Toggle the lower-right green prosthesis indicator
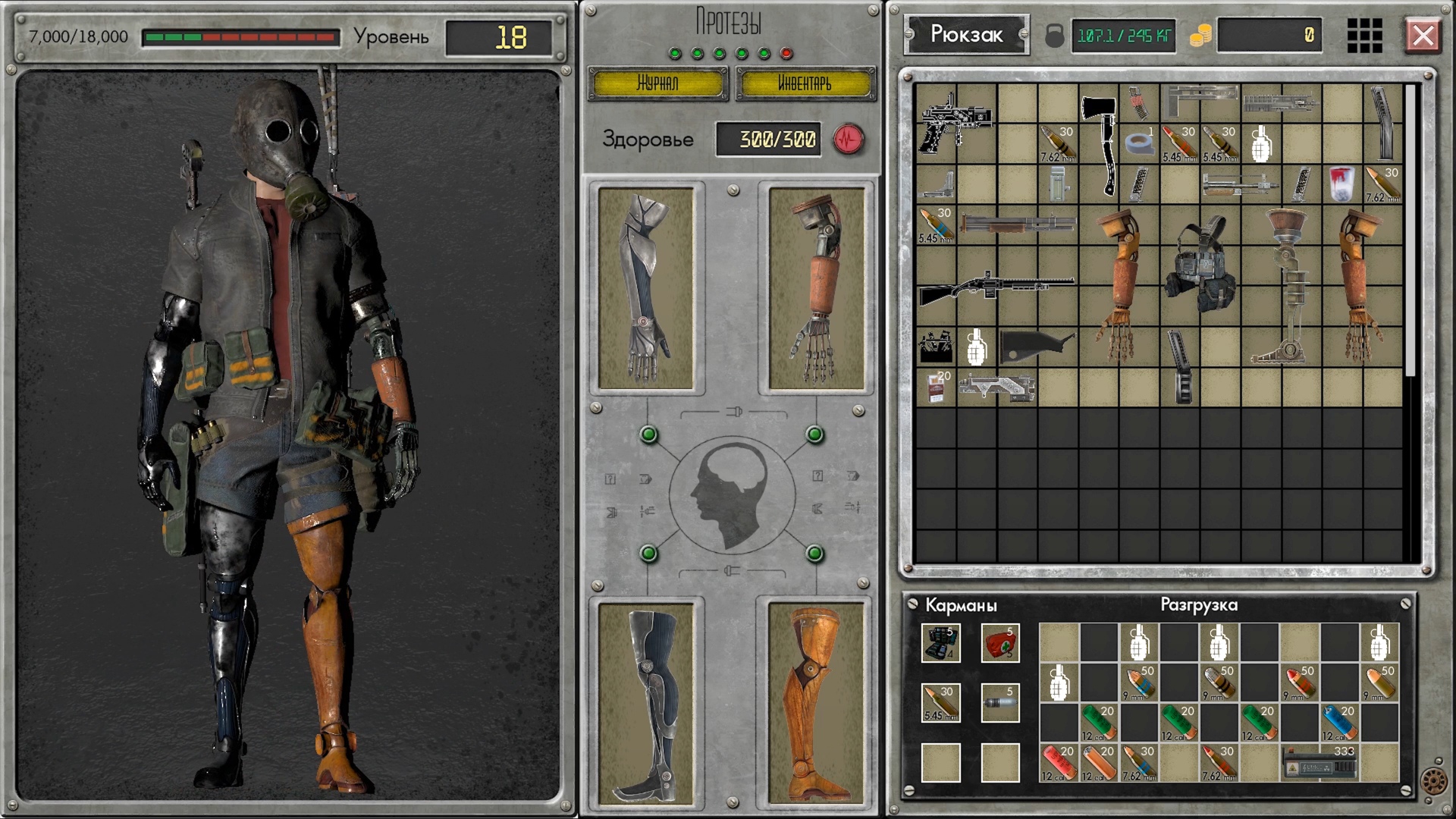The width and height of the screenshot is (1456, 819). tap(815, 552)
